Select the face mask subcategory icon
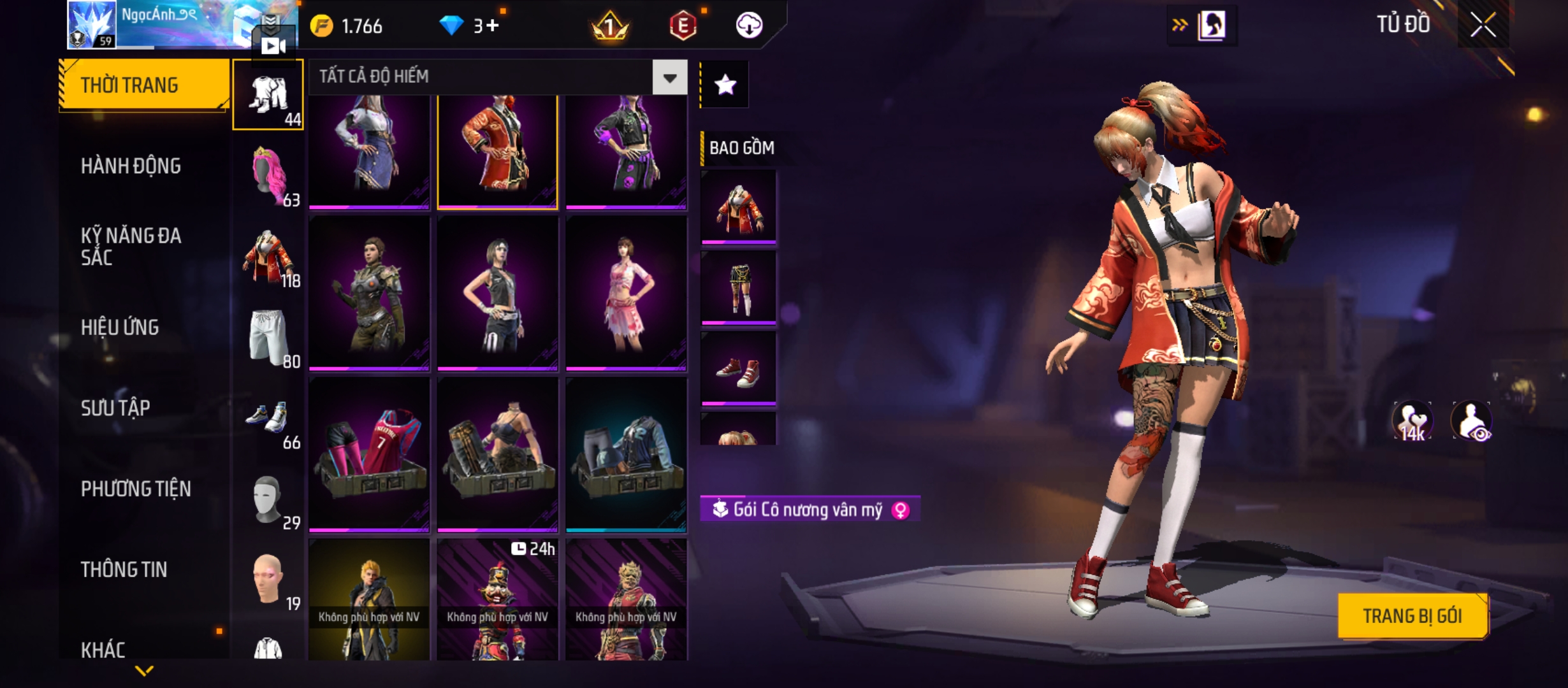Viewport: 1568px width, 688px height. [269, 500]
